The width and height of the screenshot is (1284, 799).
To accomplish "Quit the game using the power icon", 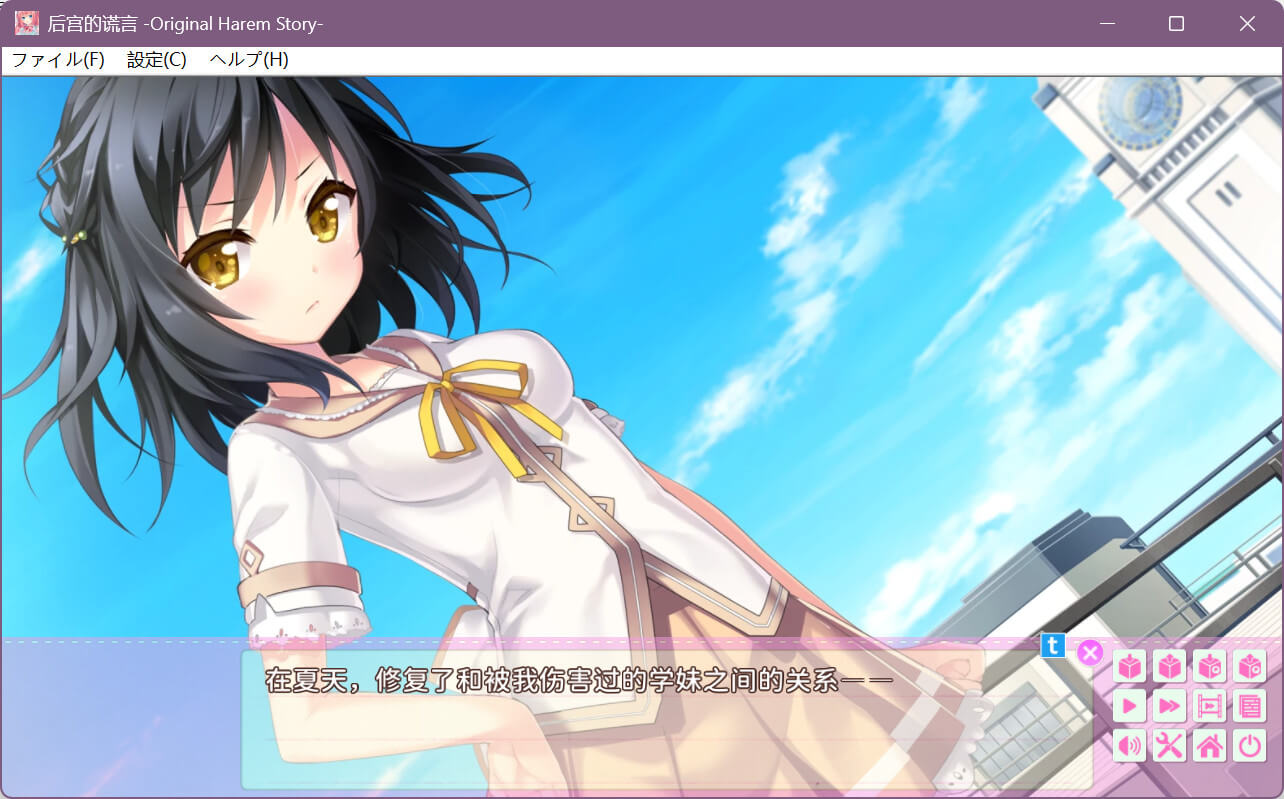I will tap(1250, 746).
